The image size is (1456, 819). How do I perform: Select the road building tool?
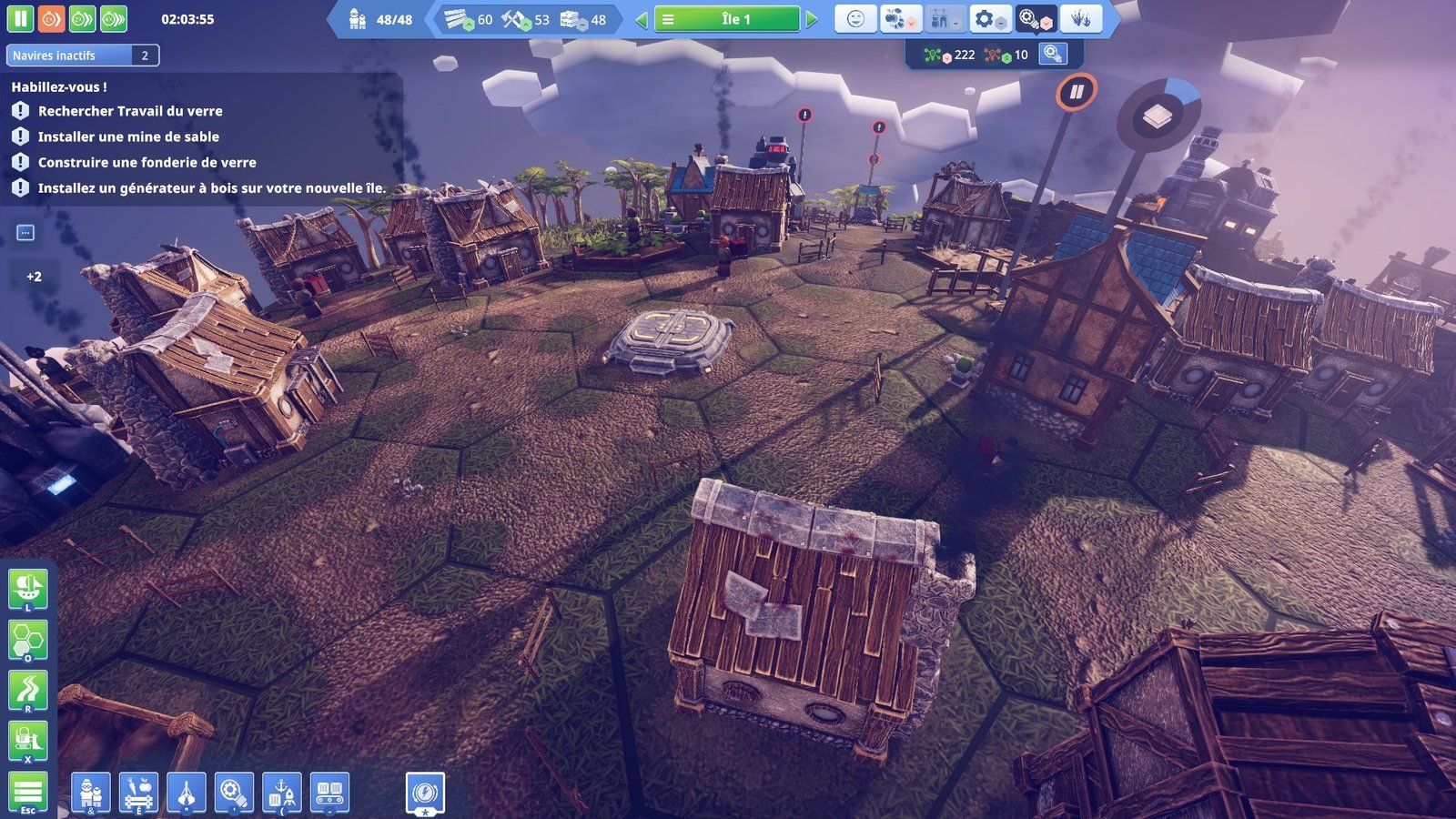(27, 691)
